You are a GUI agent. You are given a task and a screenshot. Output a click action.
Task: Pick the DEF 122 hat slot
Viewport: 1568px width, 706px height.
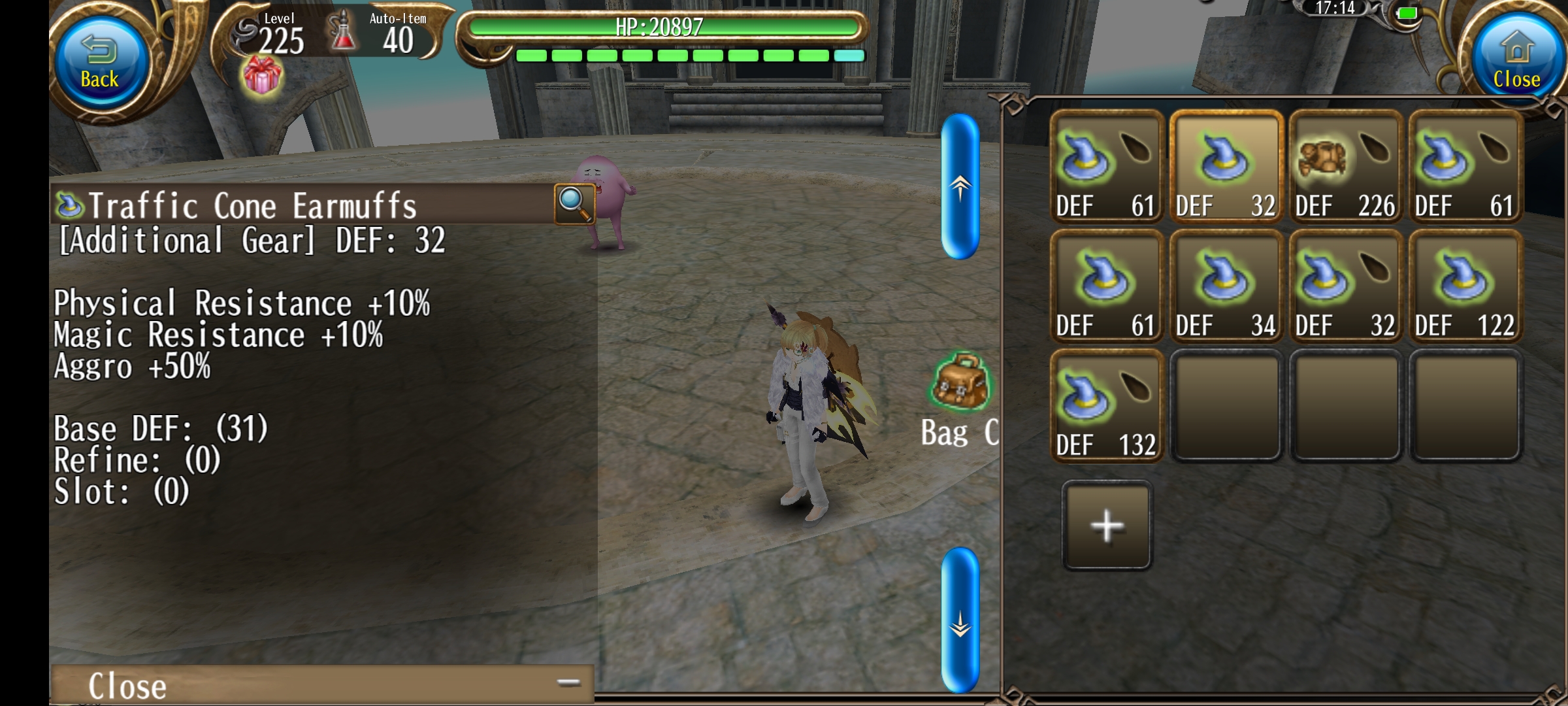pyautogui.click(x=1465, y=287)
